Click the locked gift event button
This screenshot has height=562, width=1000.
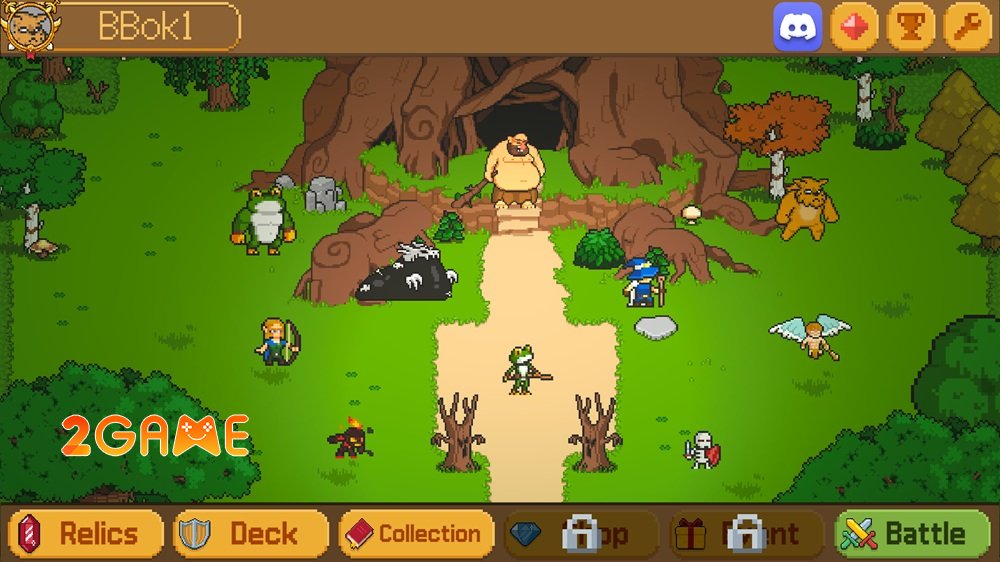tap(746, 534)
